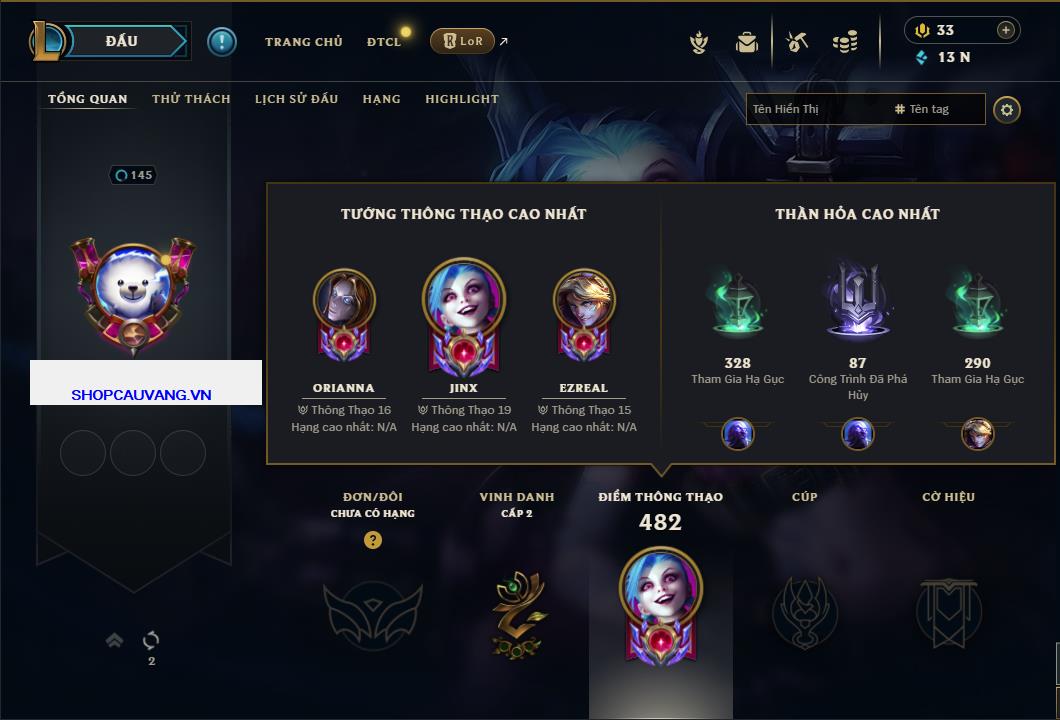Viewport: 1060px width, 720px height.
Task: Click the blue exclamation alert icon
Action: (x=222, y=42)
